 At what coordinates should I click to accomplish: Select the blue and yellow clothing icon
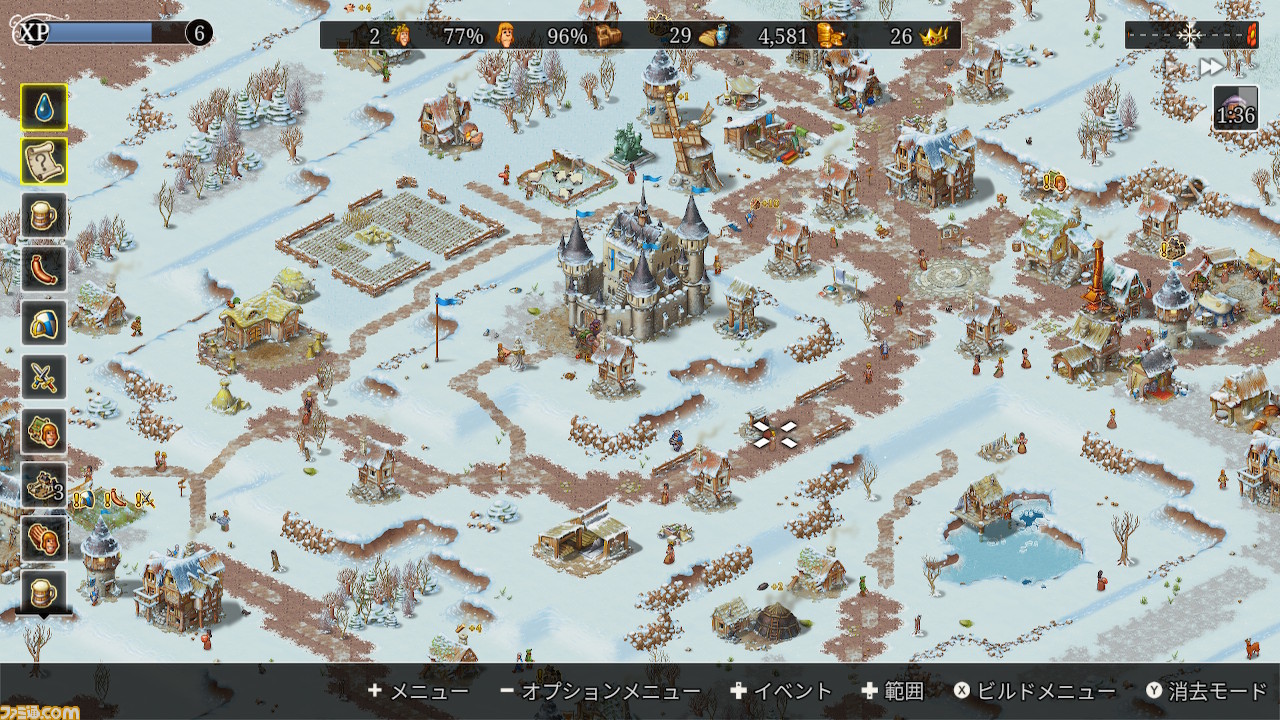point(44,323)
